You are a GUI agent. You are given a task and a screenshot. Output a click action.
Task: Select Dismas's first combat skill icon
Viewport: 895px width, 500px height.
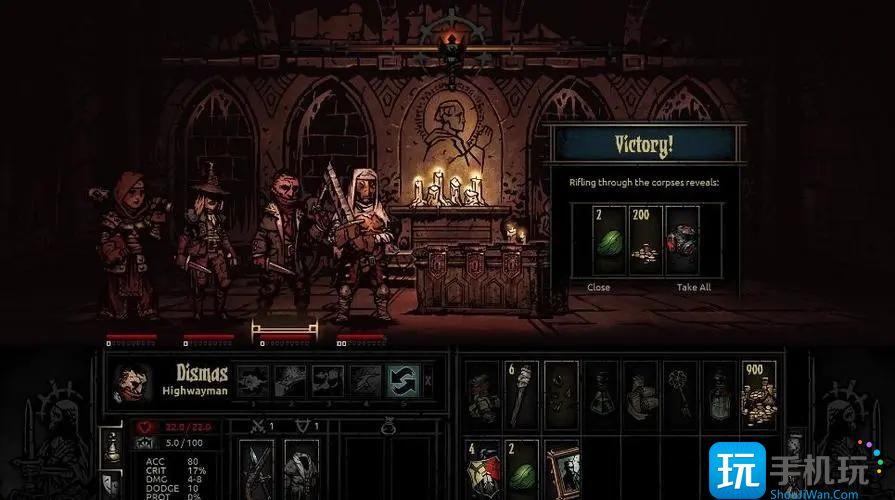pyautogui.click(x=253, y=379)
